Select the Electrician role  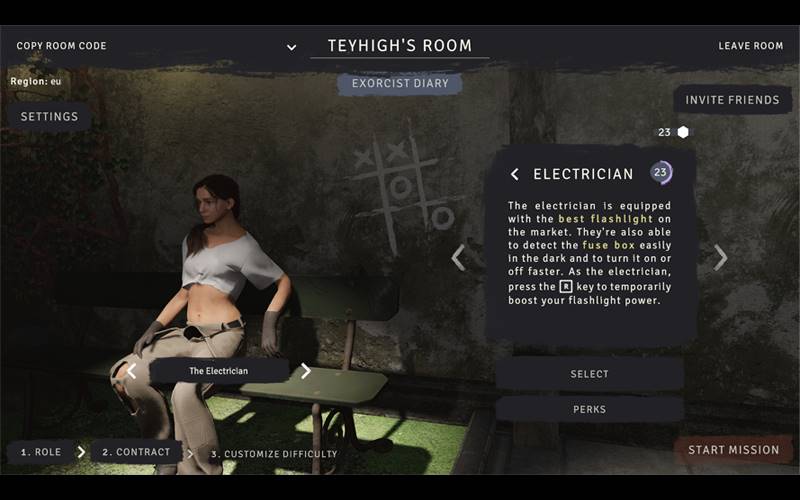point(589,374)
